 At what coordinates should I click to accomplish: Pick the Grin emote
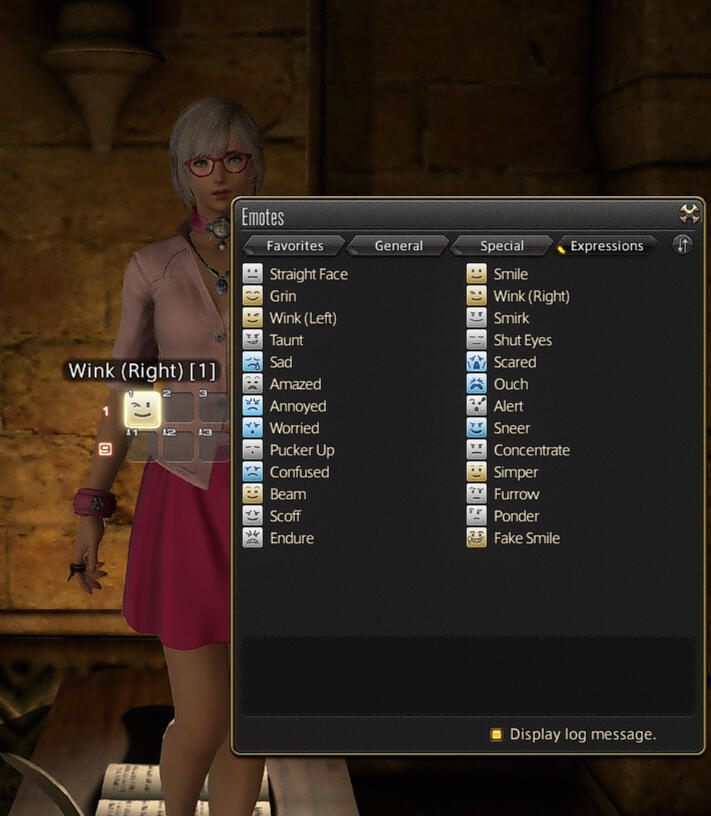pos(282,296)
